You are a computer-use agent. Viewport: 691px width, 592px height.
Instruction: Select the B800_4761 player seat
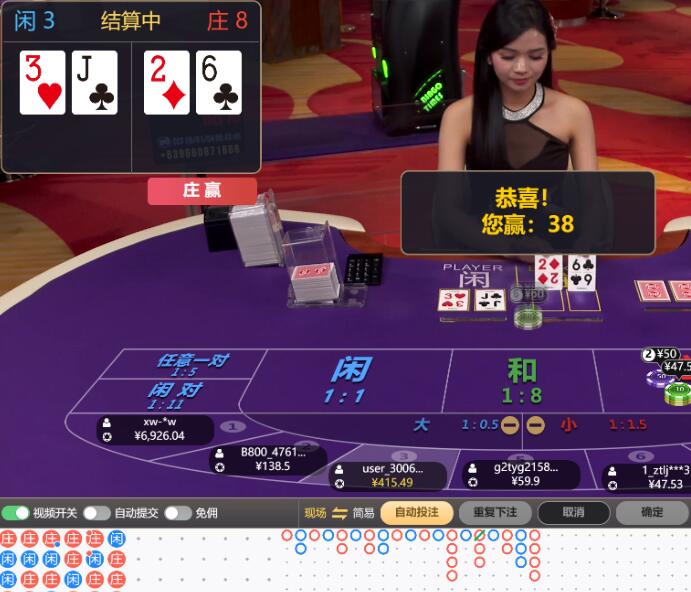point(269,458)
